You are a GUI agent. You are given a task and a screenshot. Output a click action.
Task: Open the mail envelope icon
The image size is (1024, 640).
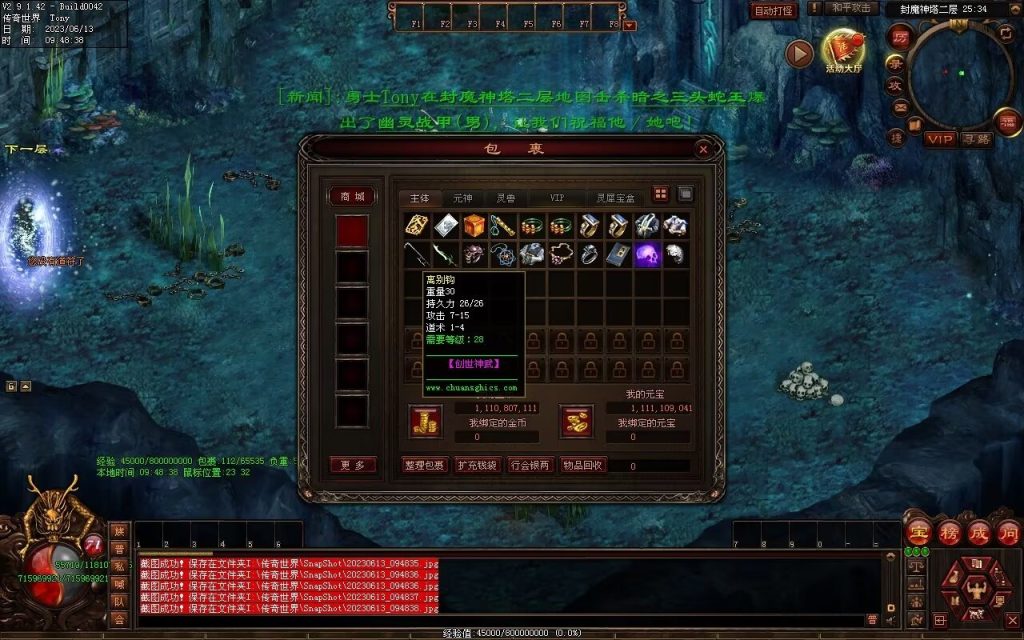pos(900,108)
